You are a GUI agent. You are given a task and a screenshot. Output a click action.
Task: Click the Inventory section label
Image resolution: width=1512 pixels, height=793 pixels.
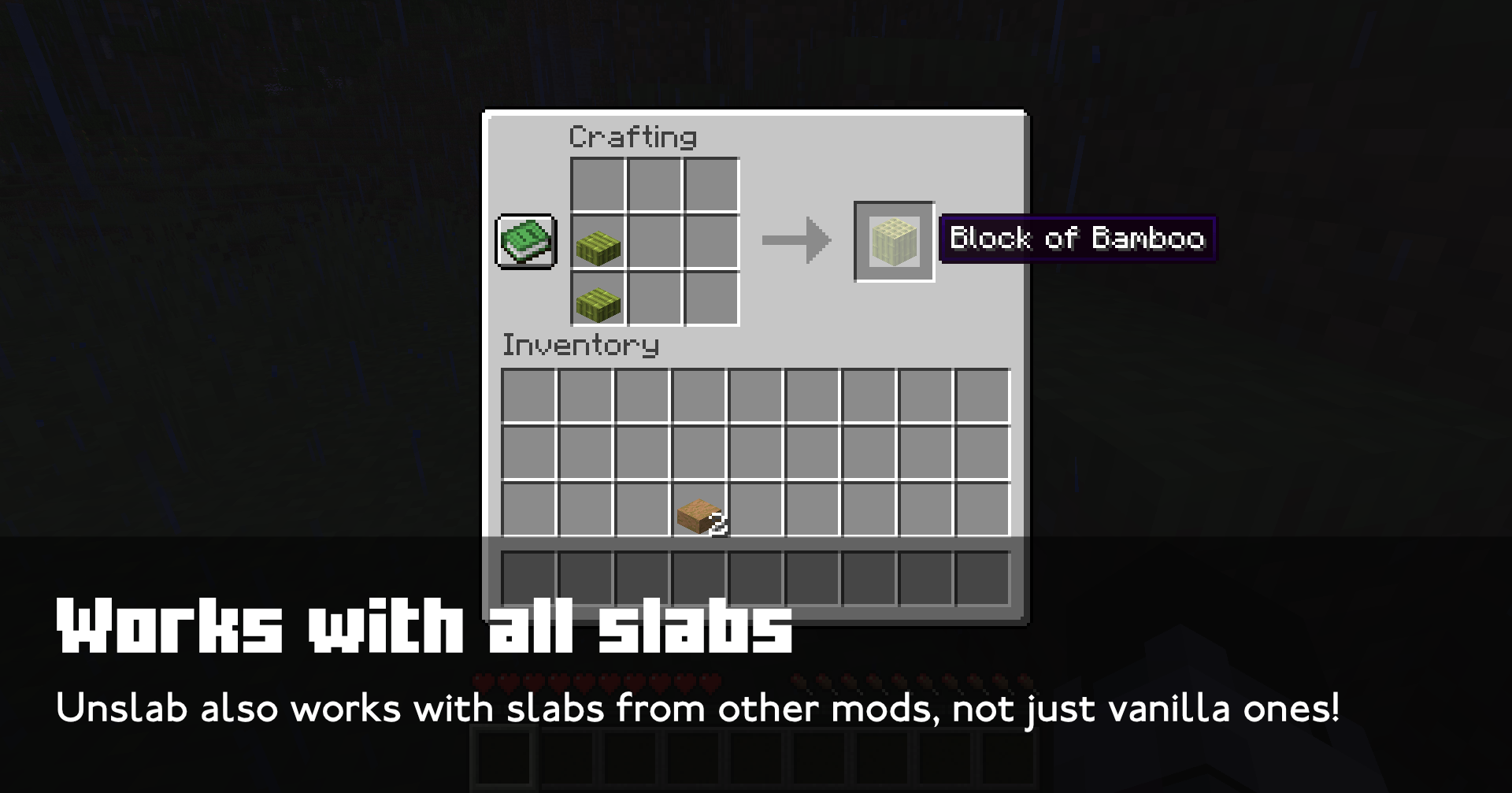pos(580,344)
